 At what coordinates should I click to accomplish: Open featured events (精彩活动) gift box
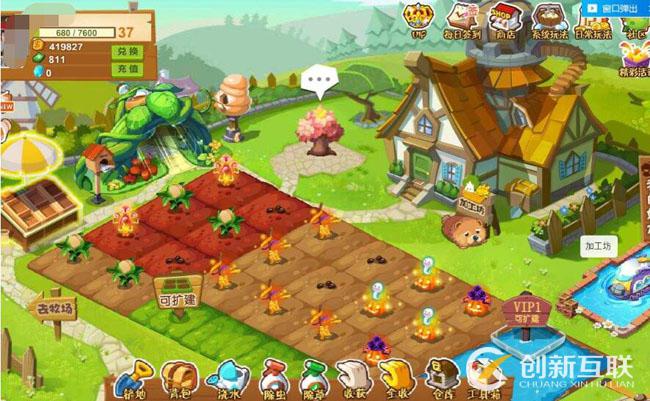(634, 60)
